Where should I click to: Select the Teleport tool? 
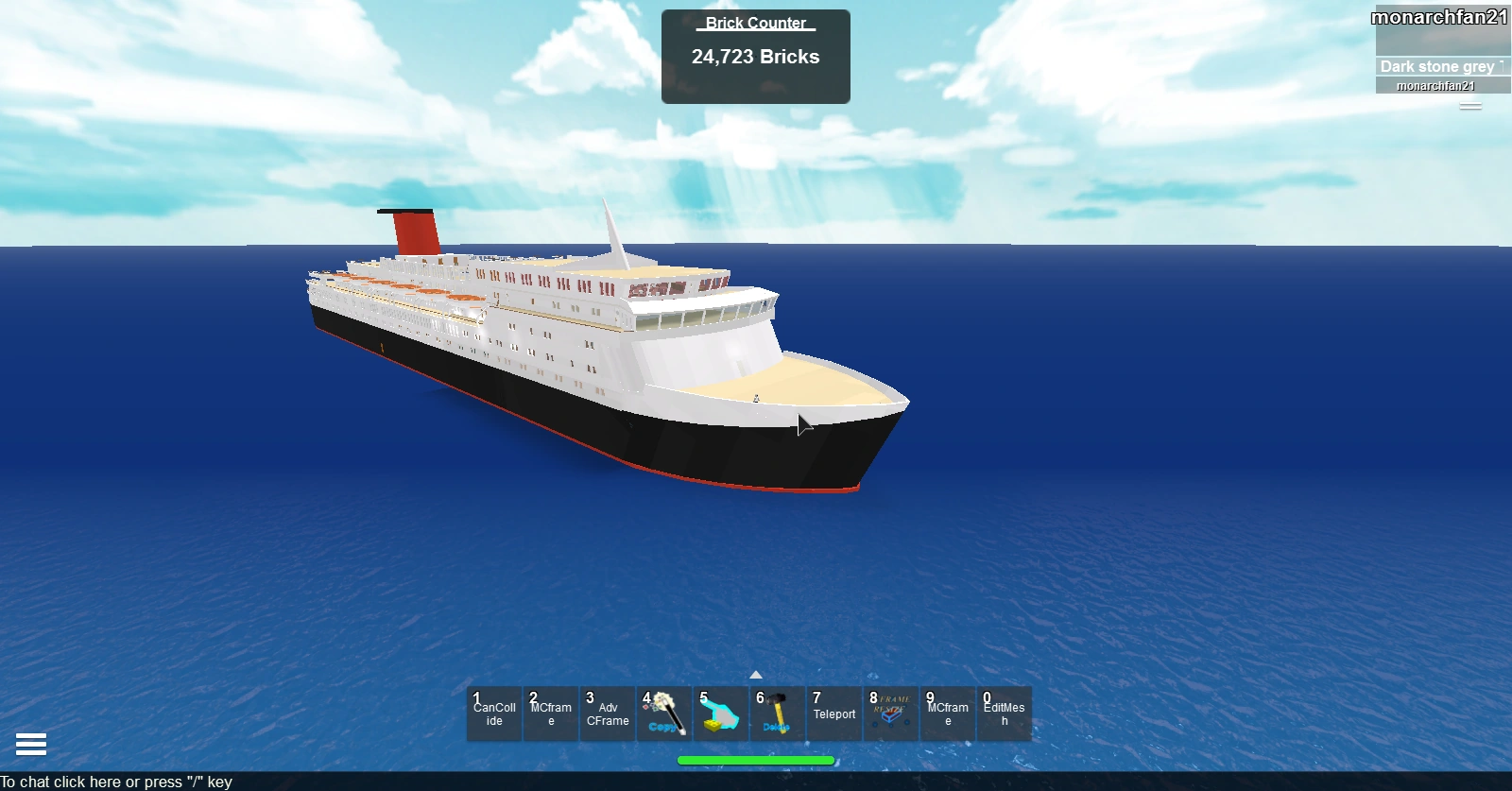(x=834, y=714)
